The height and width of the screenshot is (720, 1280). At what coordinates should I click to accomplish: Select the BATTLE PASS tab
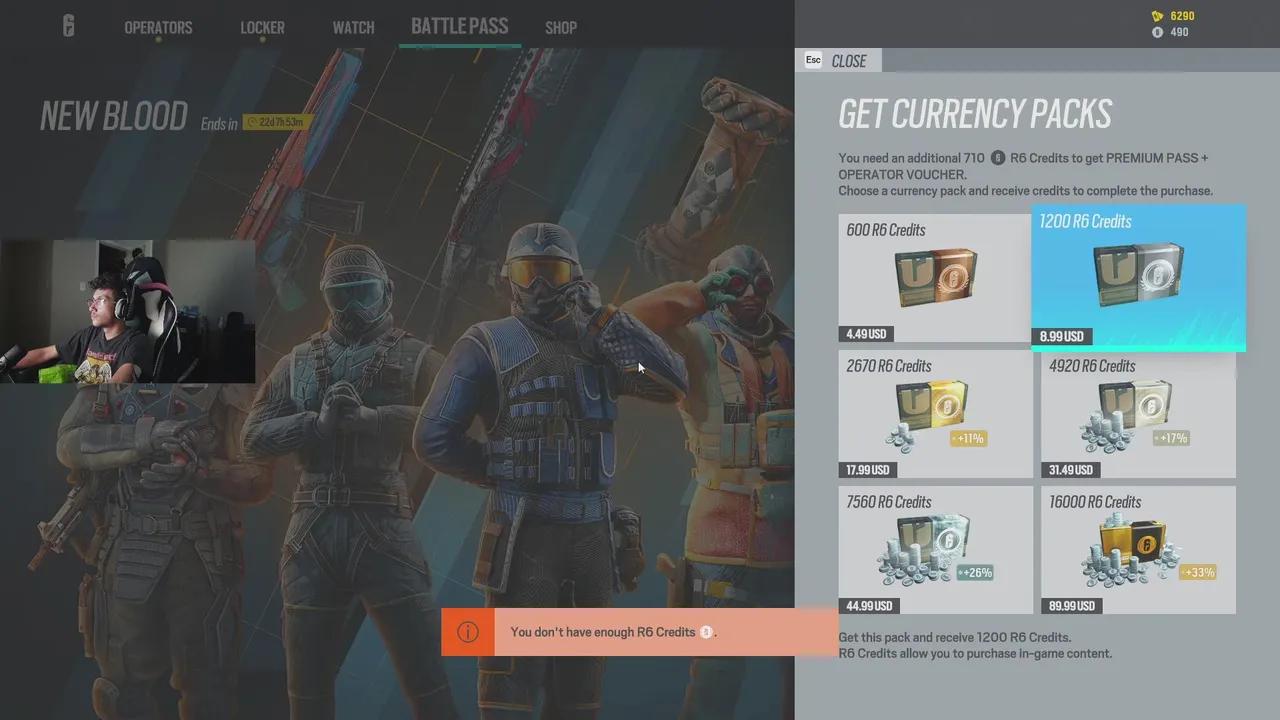459,26
